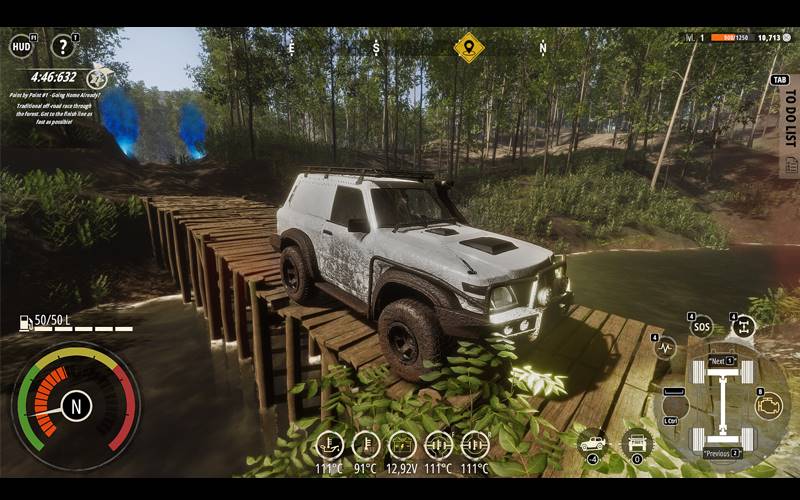This screenshot has width=800, height=500.
Task: Select the coolant temperature thermometer icon
Action: pyautogui.click(x=366, y=445)
